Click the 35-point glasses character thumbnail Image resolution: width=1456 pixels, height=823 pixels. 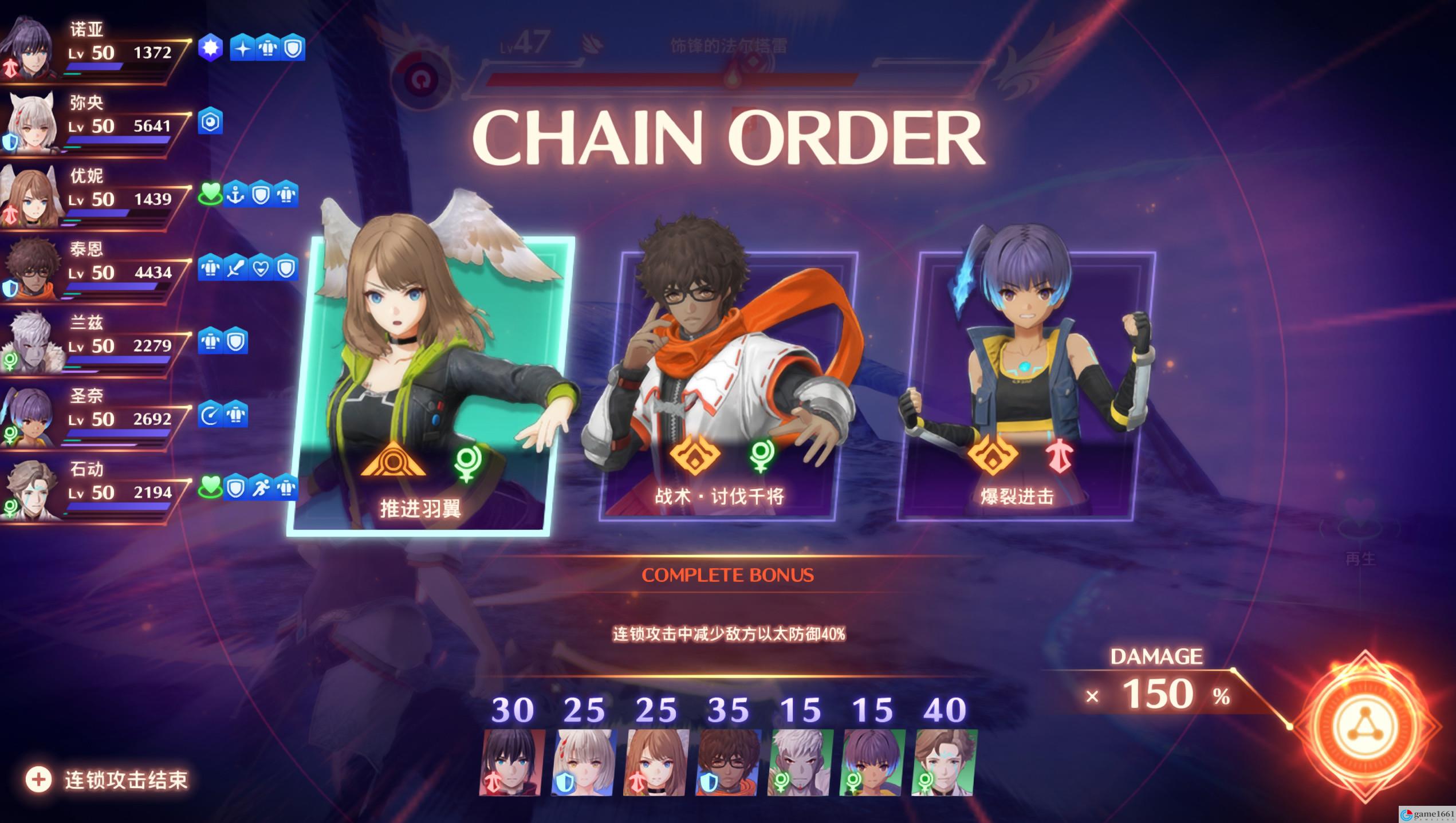[x=729, y=762]
